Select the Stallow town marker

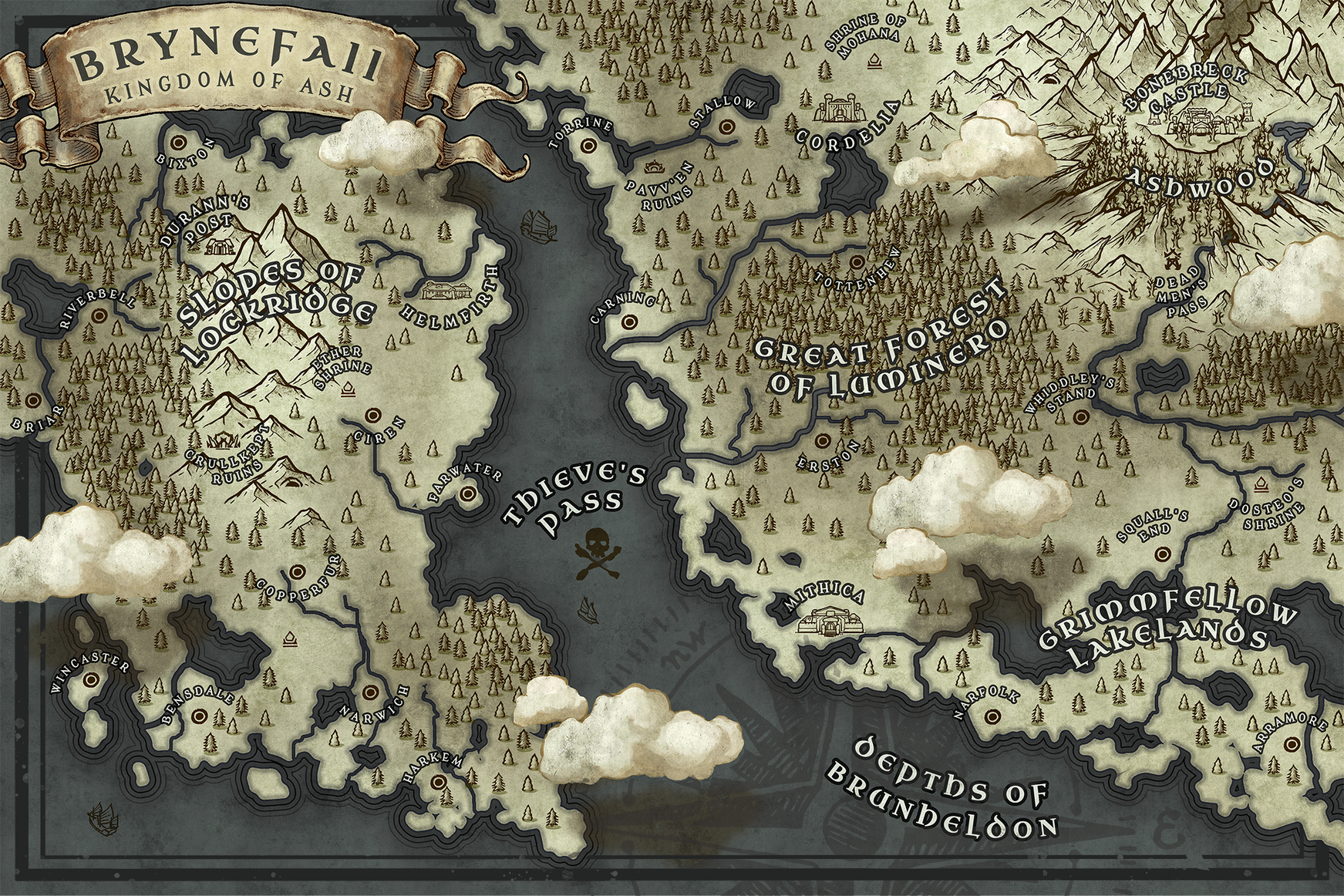click(x=725, y=126)
